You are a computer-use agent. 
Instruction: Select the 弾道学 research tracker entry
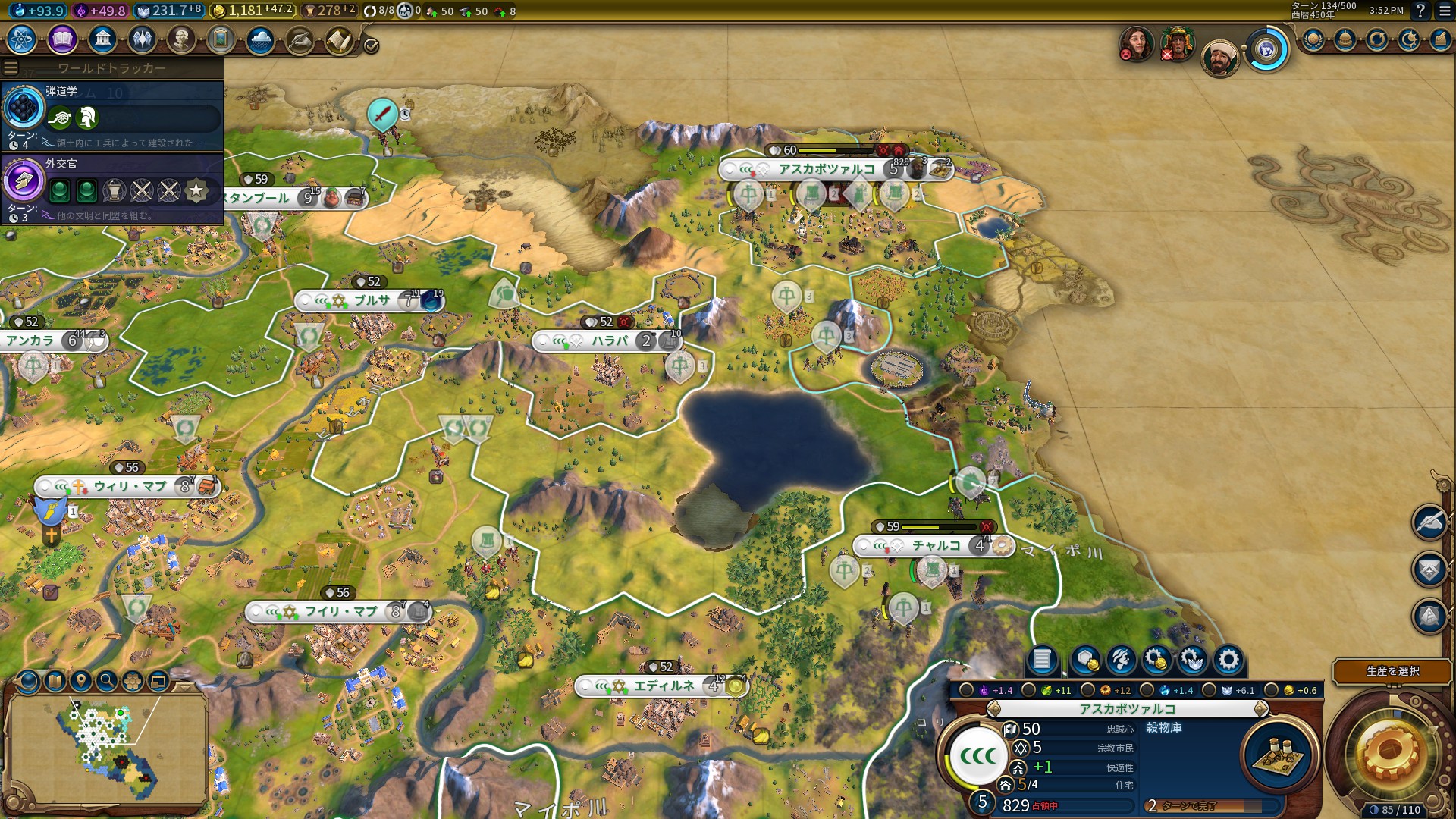click(112, 115)
